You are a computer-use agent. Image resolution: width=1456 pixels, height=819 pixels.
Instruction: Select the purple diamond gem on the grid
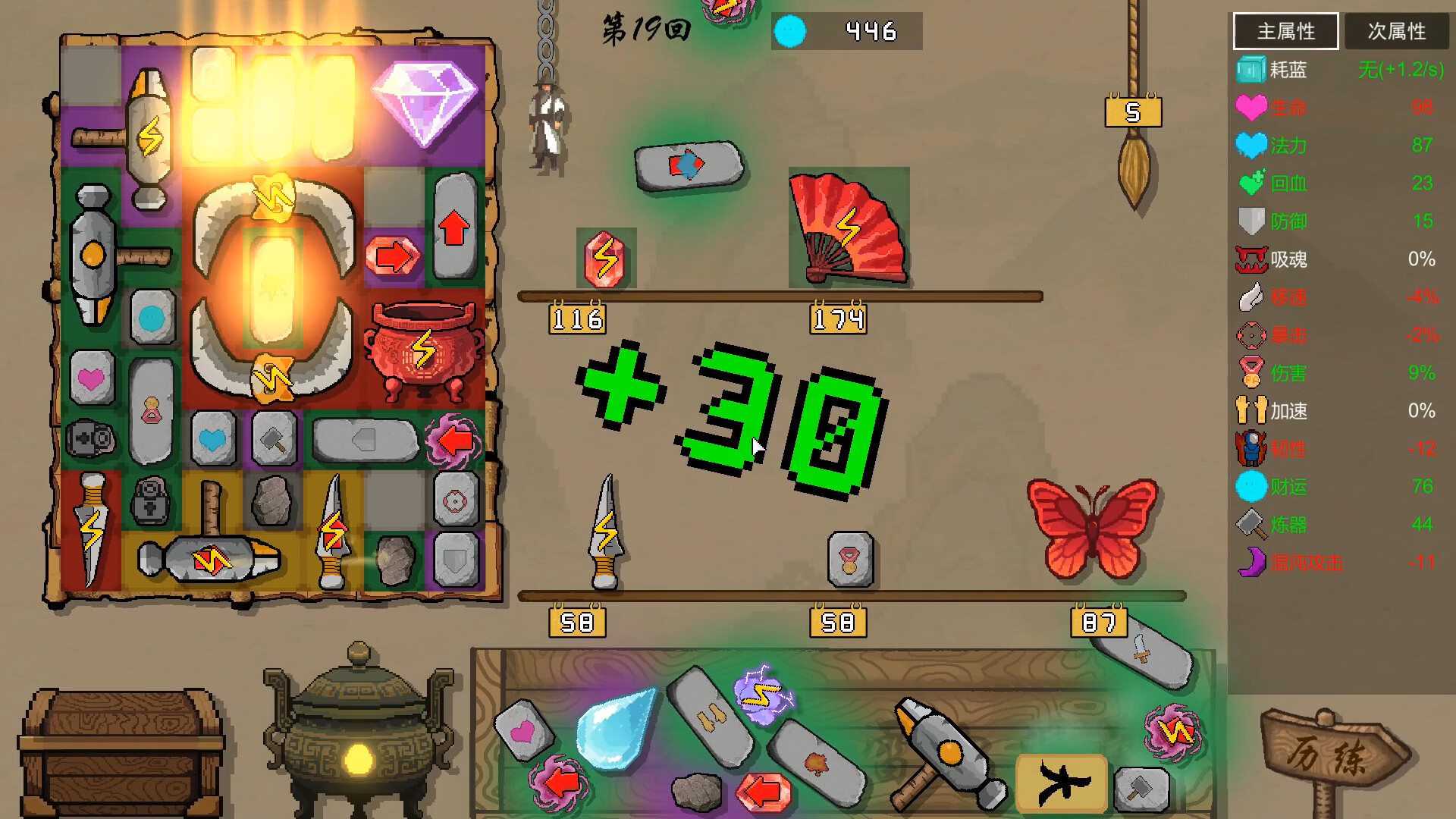point(424,106)
